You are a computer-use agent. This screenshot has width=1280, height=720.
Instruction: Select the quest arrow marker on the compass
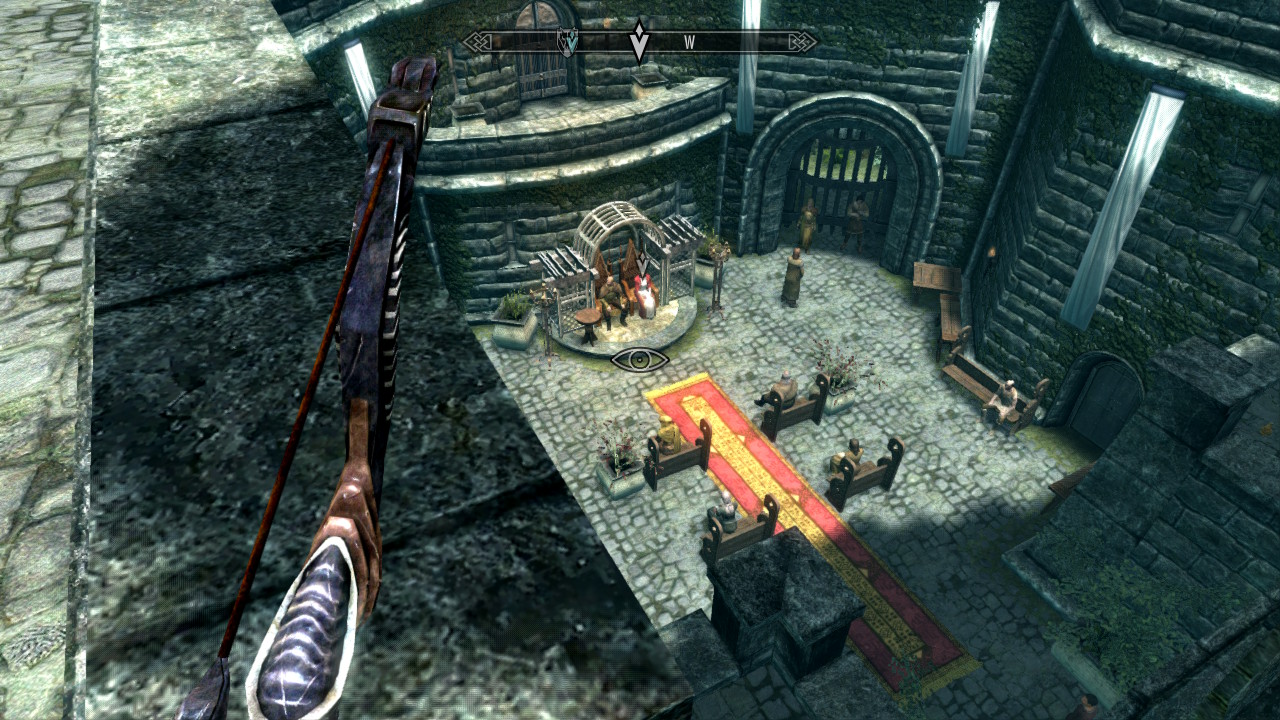(639, 42)
